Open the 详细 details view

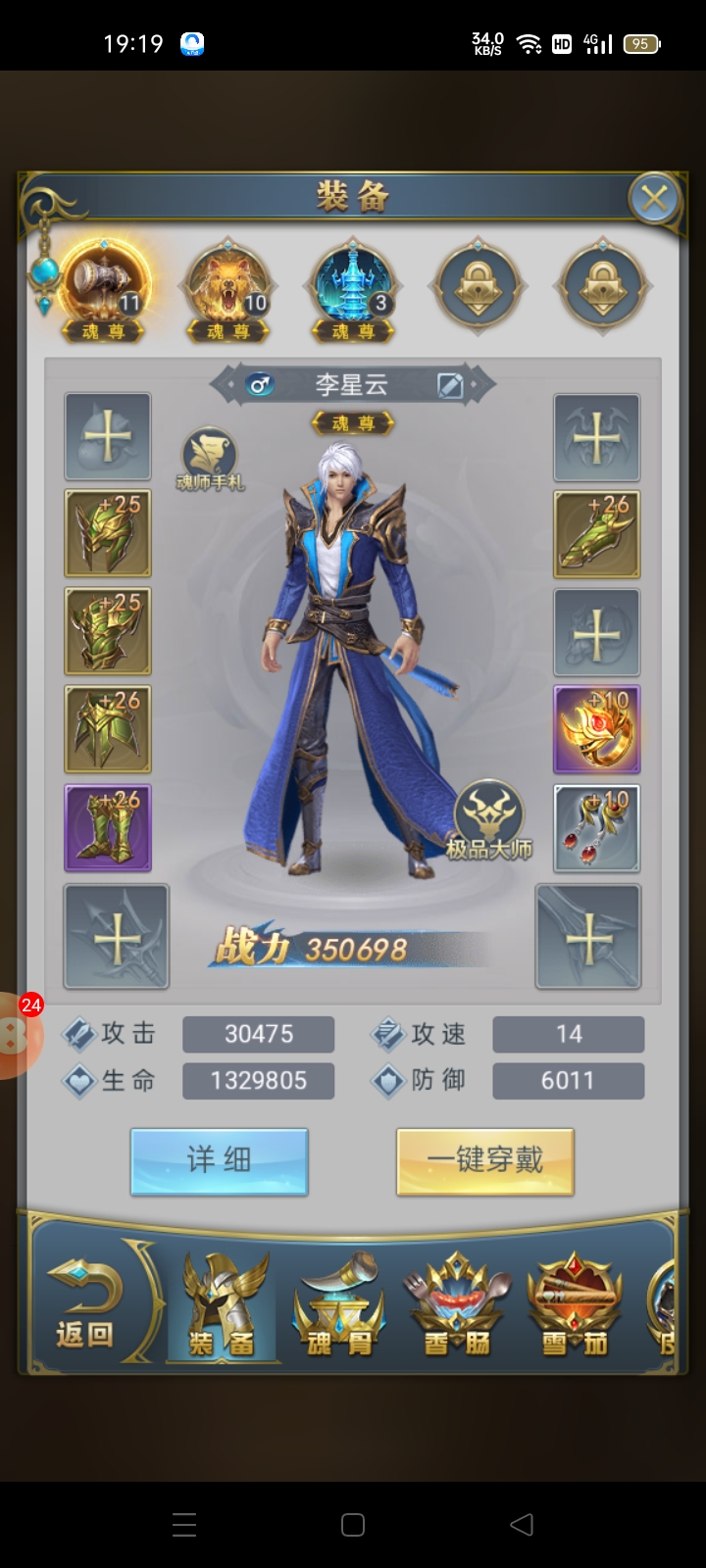(x=220, y=1161)
